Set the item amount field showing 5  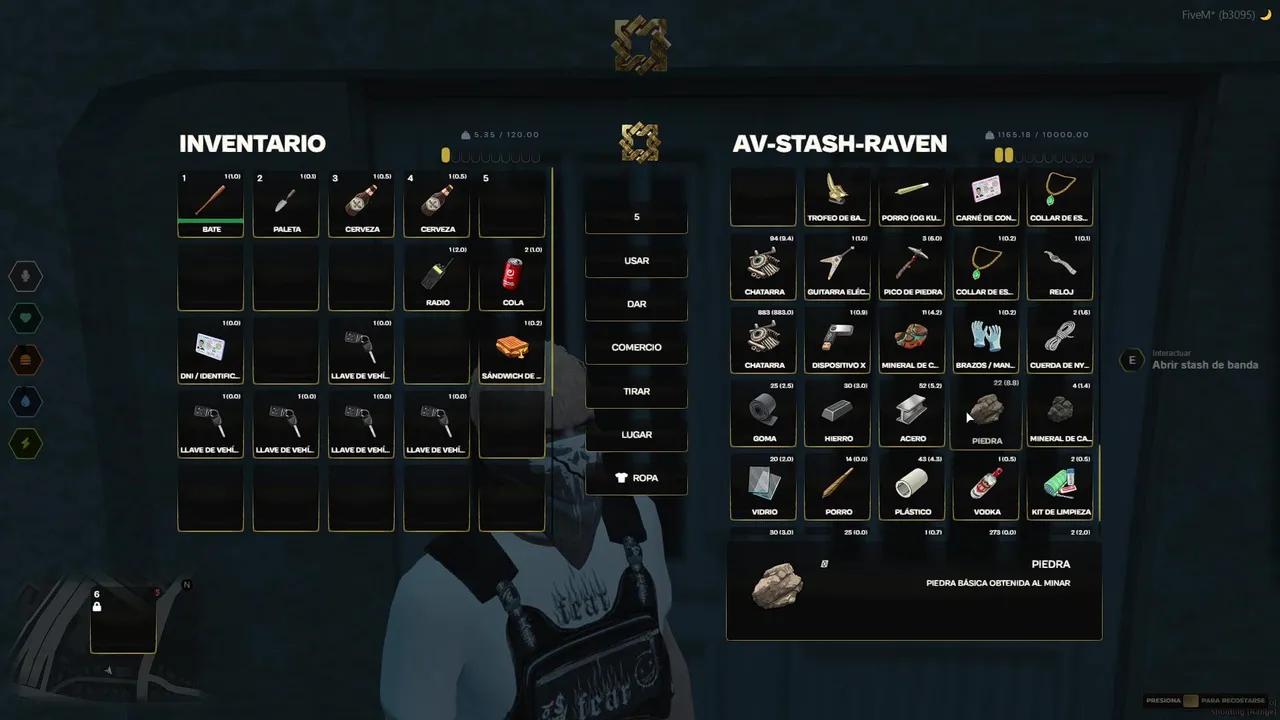[636, 217]
